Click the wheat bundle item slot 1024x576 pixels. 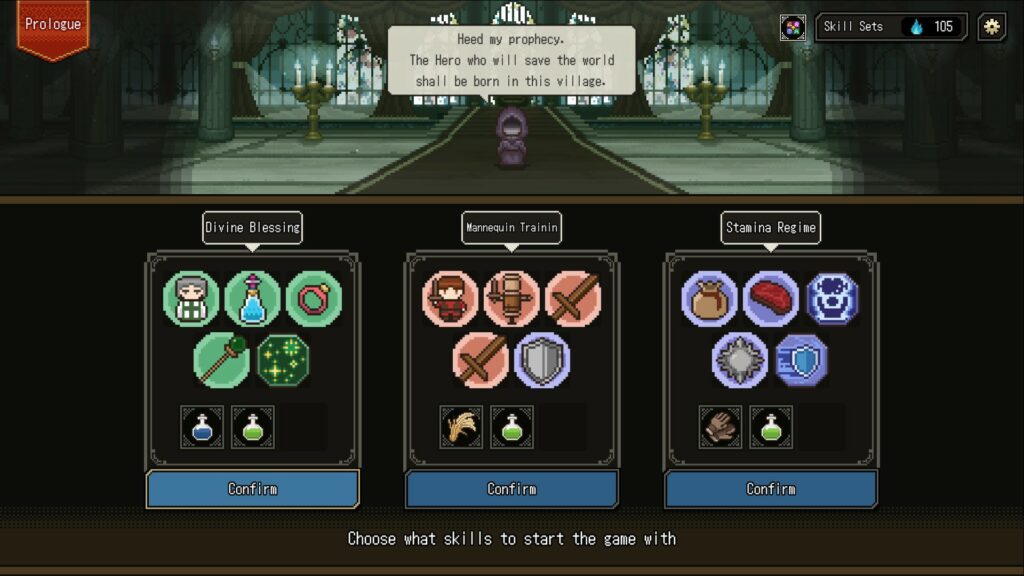[x=461, y=427]
